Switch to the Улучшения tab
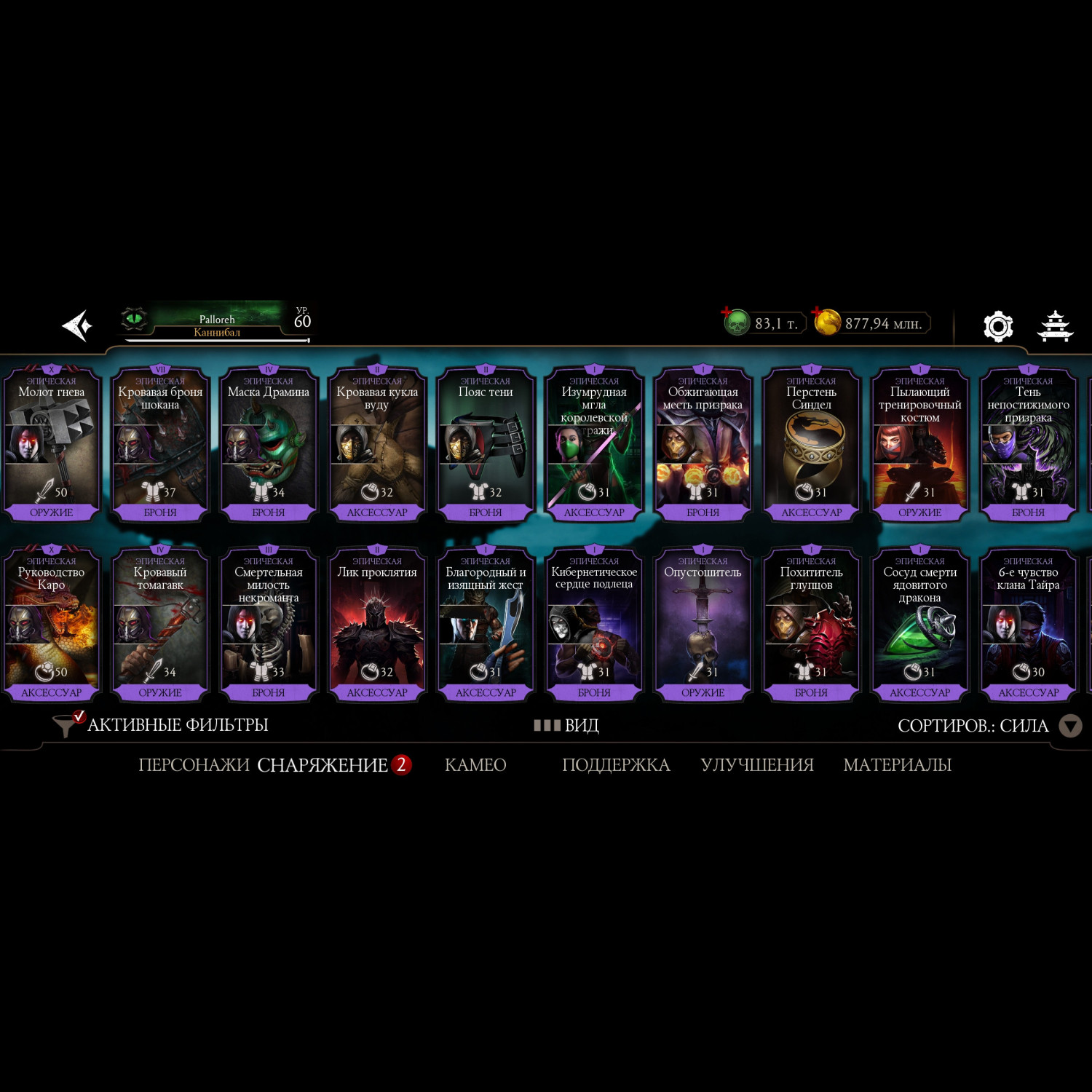1092x1092 pixels. pyautogui.click(x=757, y=765)
